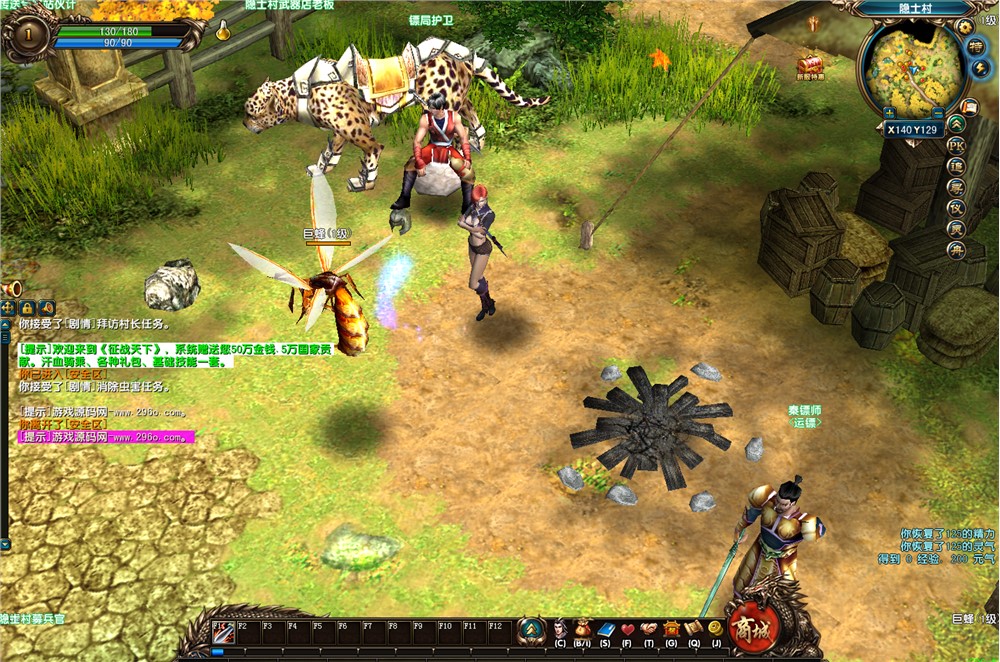1000x662 pixels.
Task: Open the gear settings button by minimap
Action: tap(964, 26)
